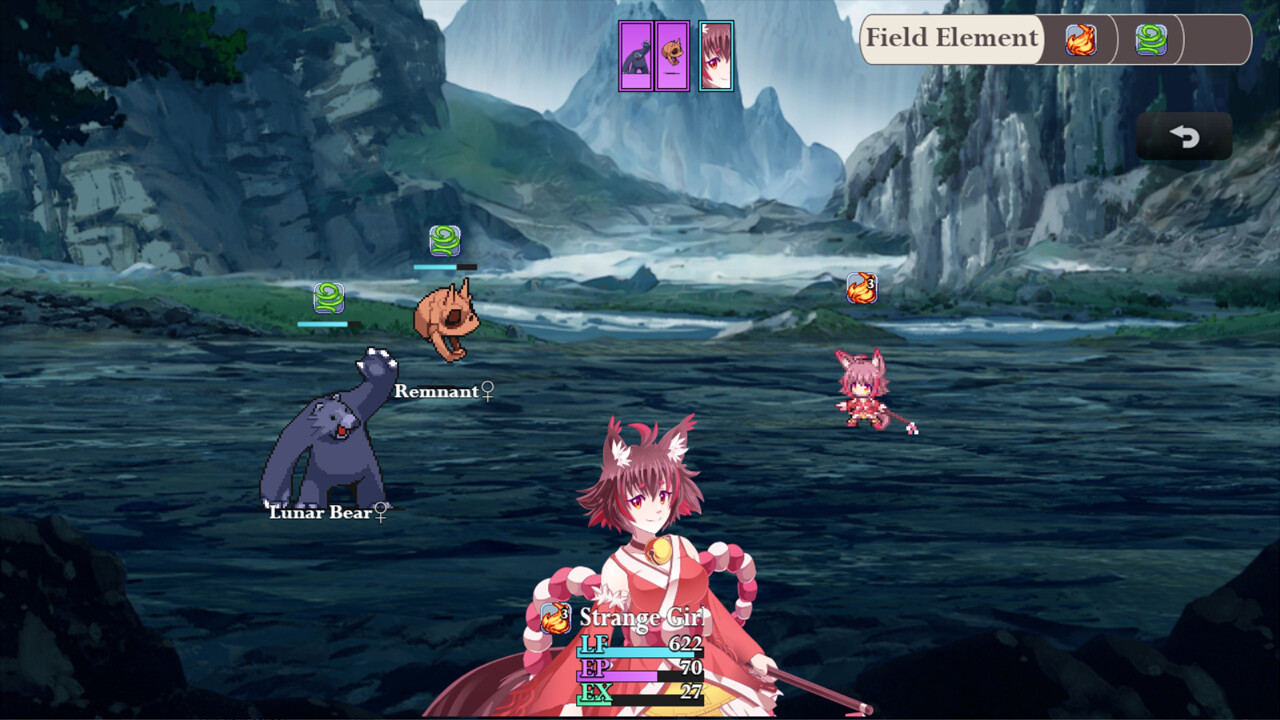Select the wind Field Element icon
The width and height of the screenshot is (1280, 720).
pyautogui.click(x=1152, y=40)
